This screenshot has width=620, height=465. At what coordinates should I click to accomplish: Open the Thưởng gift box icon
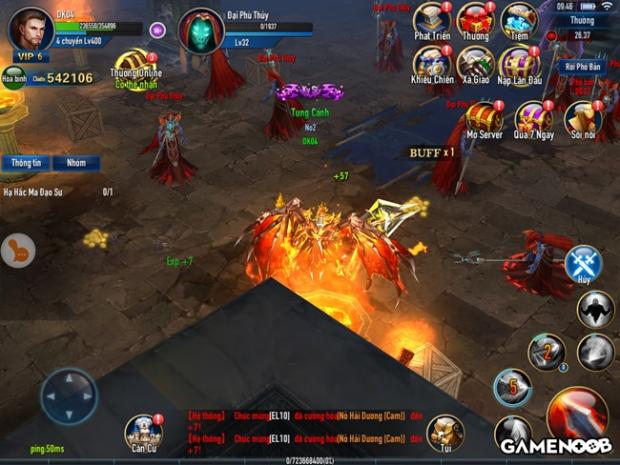[x=475, y=19]
